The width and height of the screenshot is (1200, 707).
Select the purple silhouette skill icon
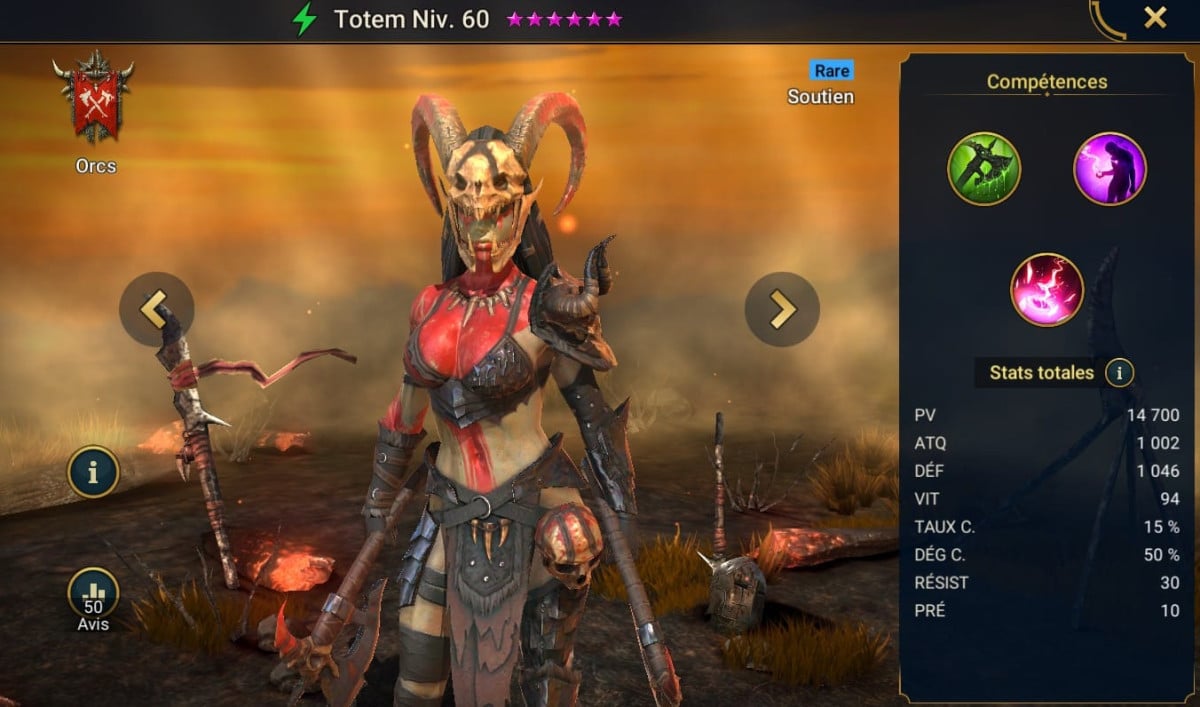click(1109, 169)
